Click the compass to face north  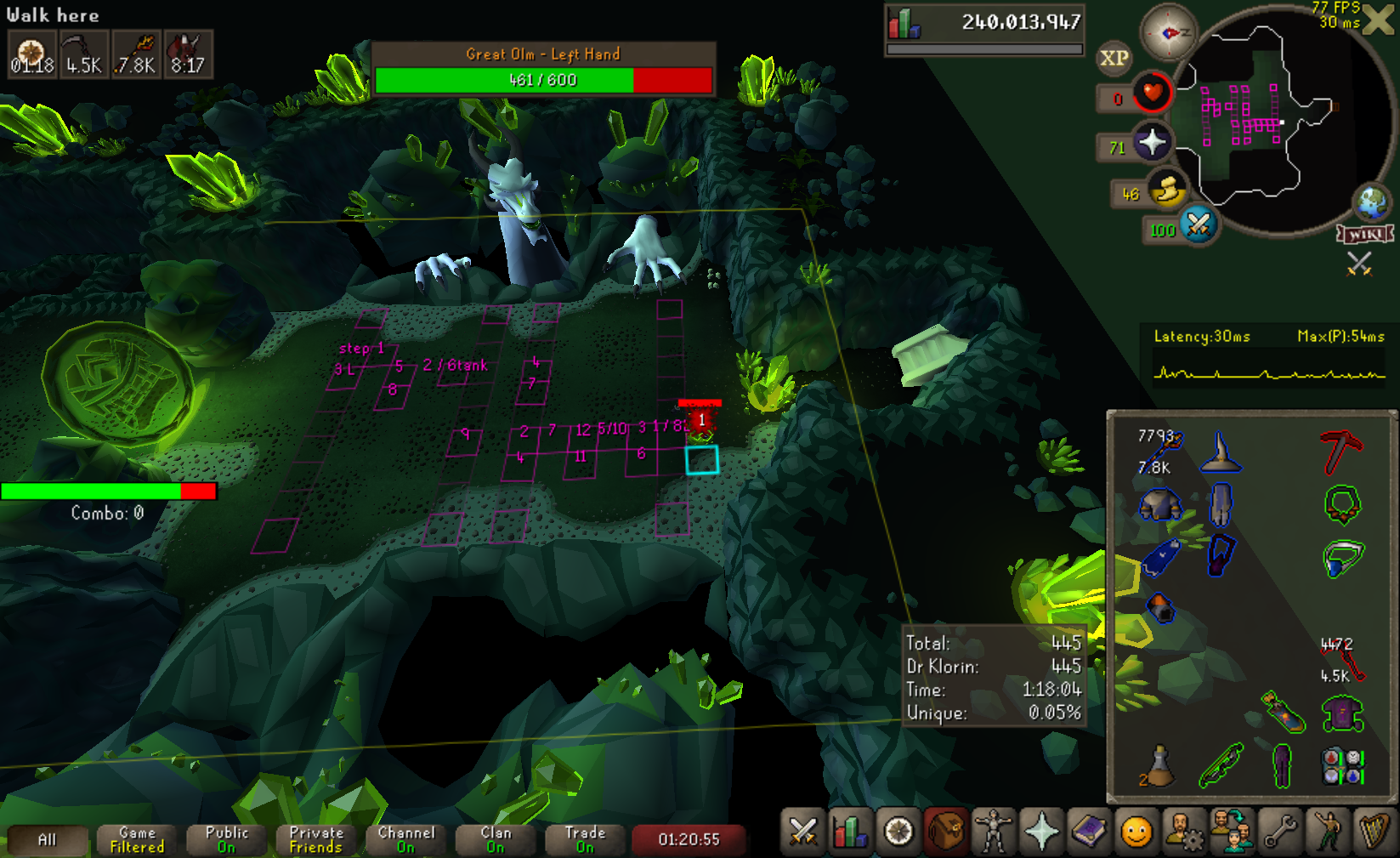1169,32
